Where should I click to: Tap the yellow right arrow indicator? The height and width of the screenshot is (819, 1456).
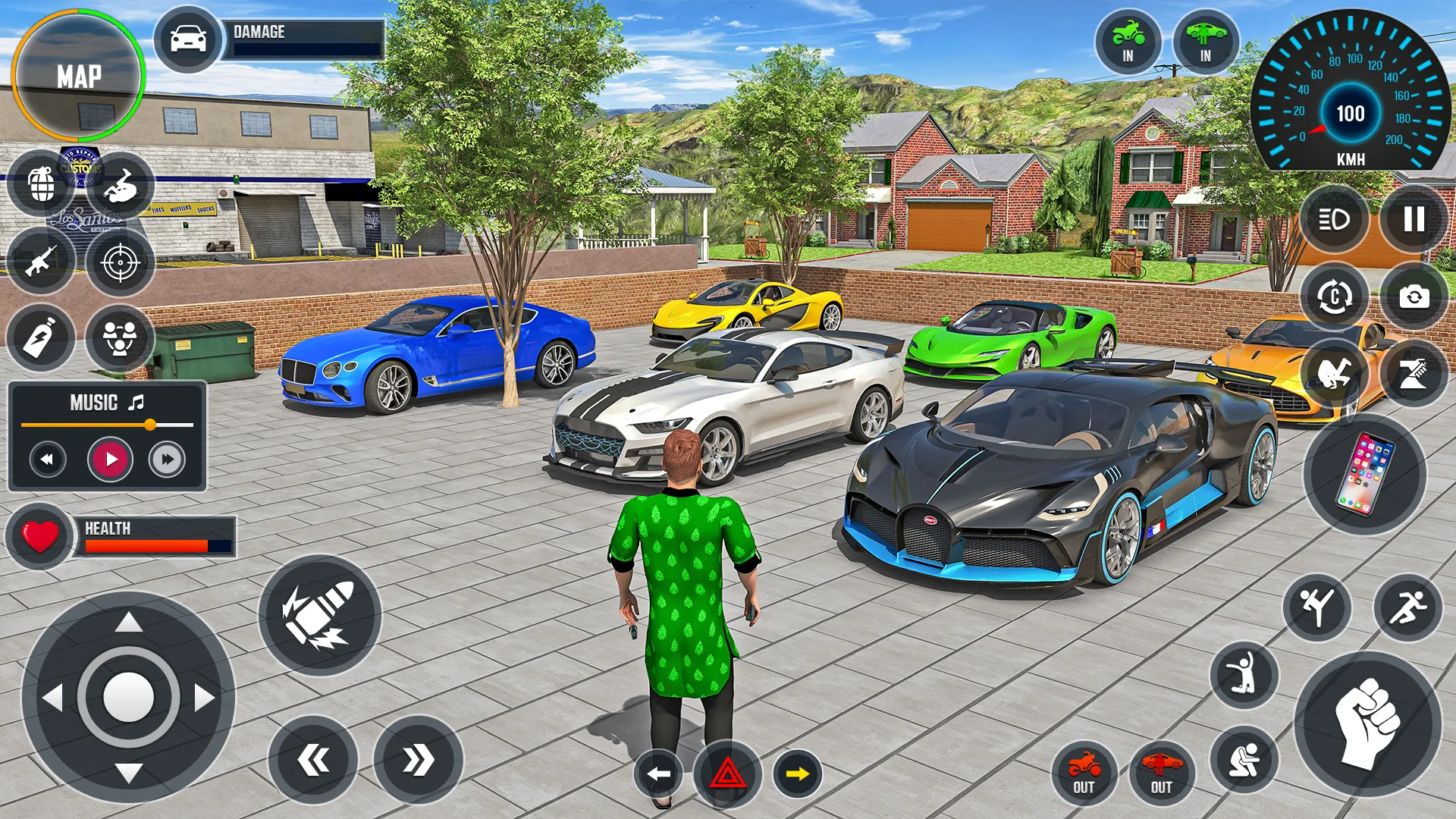click(797, 774)
